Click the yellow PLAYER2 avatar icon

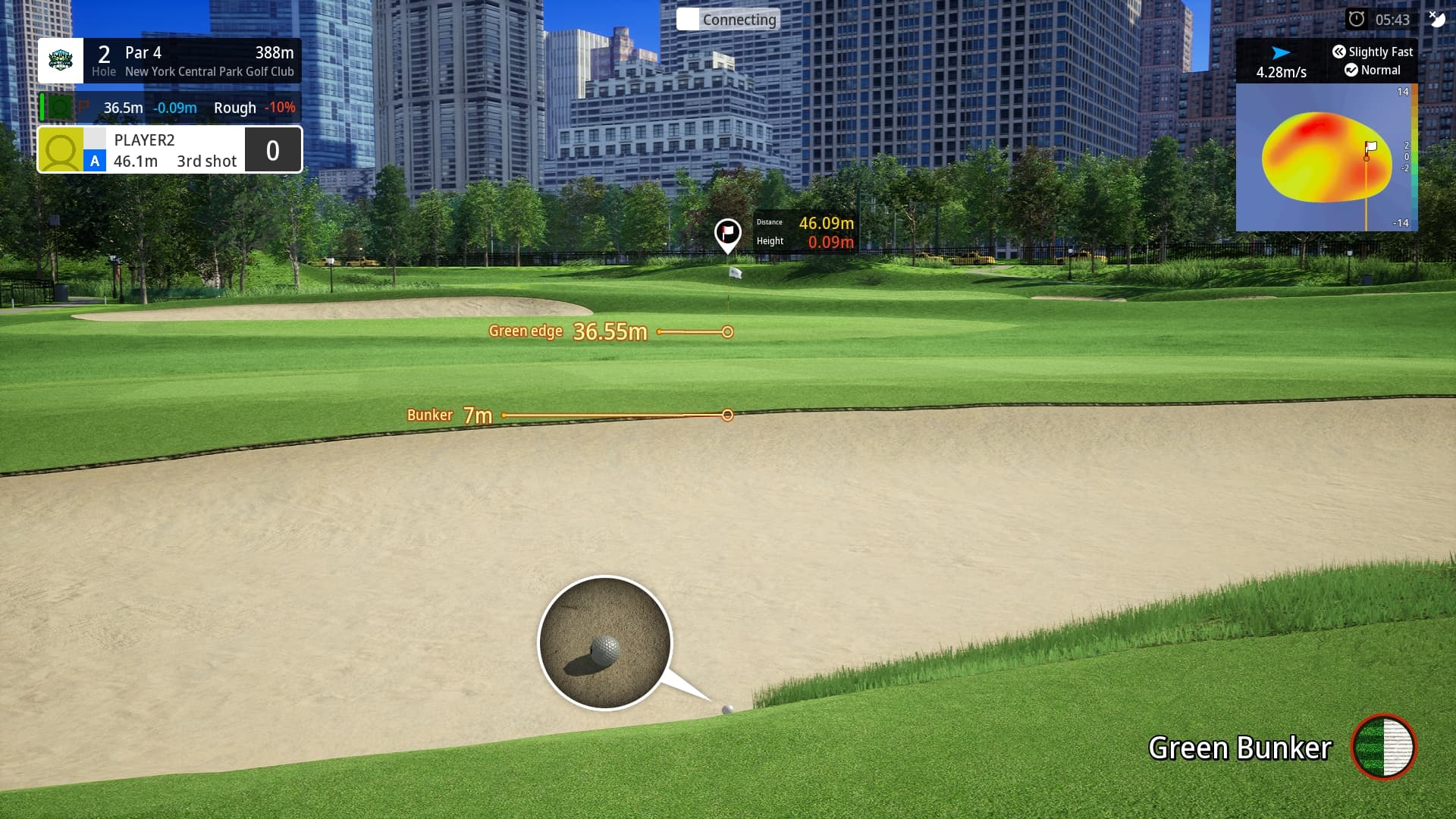tap(61, 150)
